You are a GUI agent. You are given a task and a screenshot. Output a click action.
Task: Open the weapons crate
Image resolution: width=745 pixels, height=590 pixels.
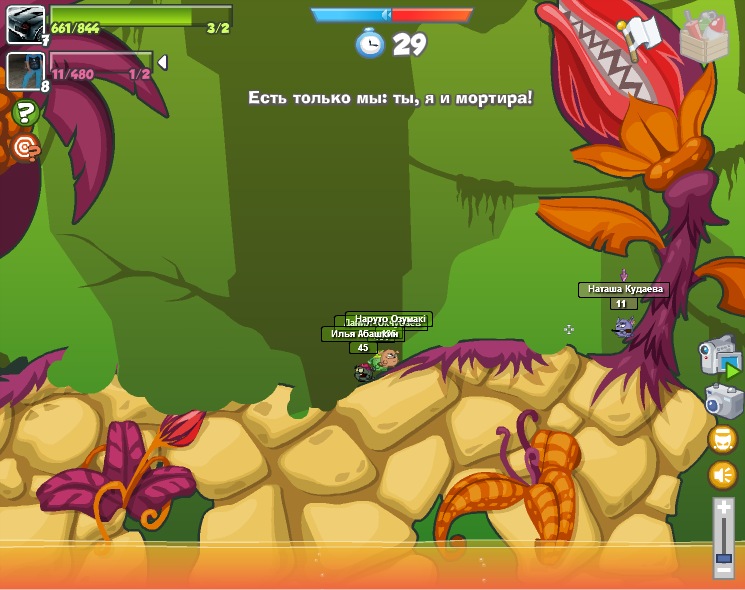(704, 38)
